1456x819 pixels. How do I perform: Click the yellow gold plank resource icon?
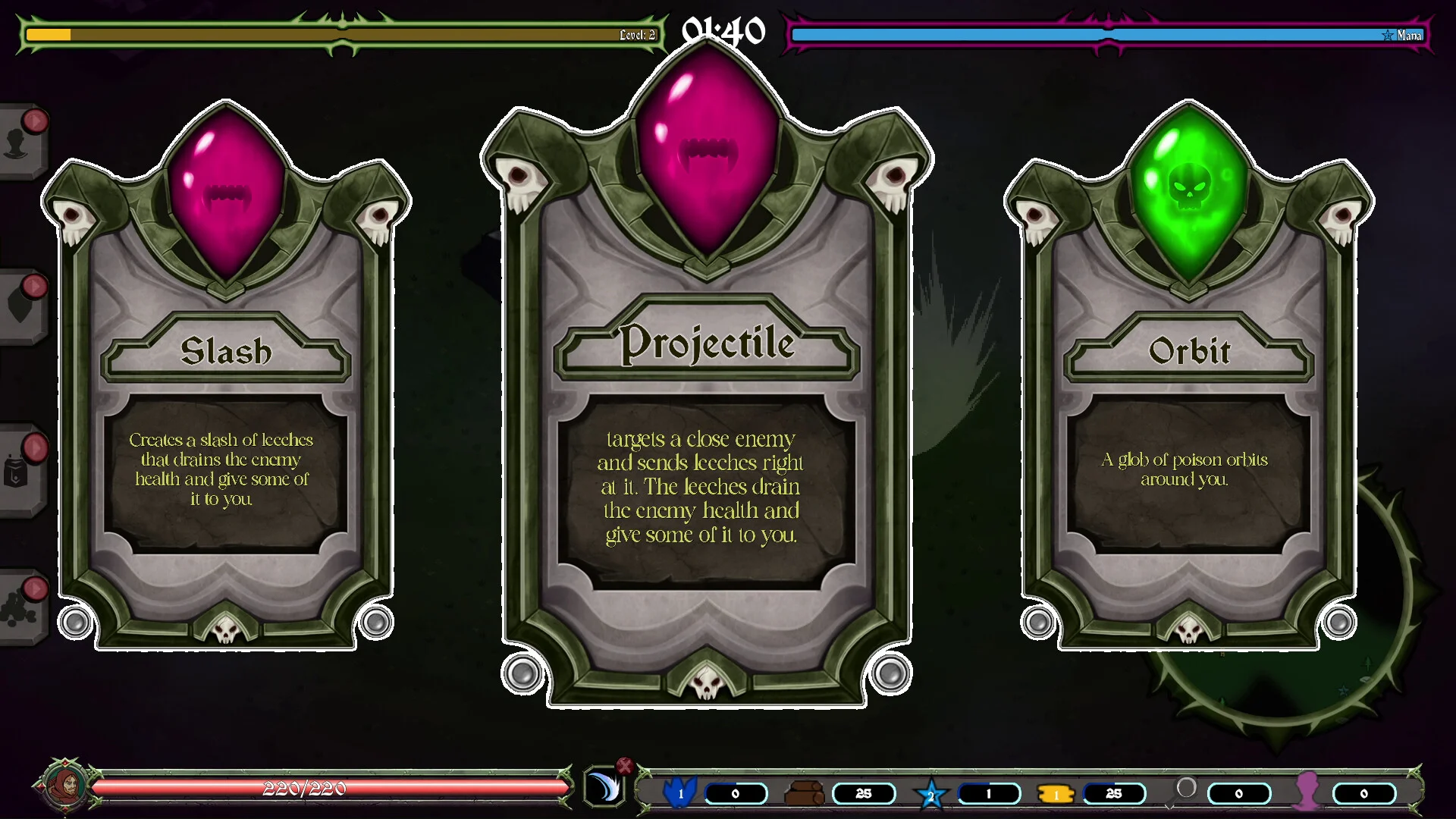coord(1056,794)
